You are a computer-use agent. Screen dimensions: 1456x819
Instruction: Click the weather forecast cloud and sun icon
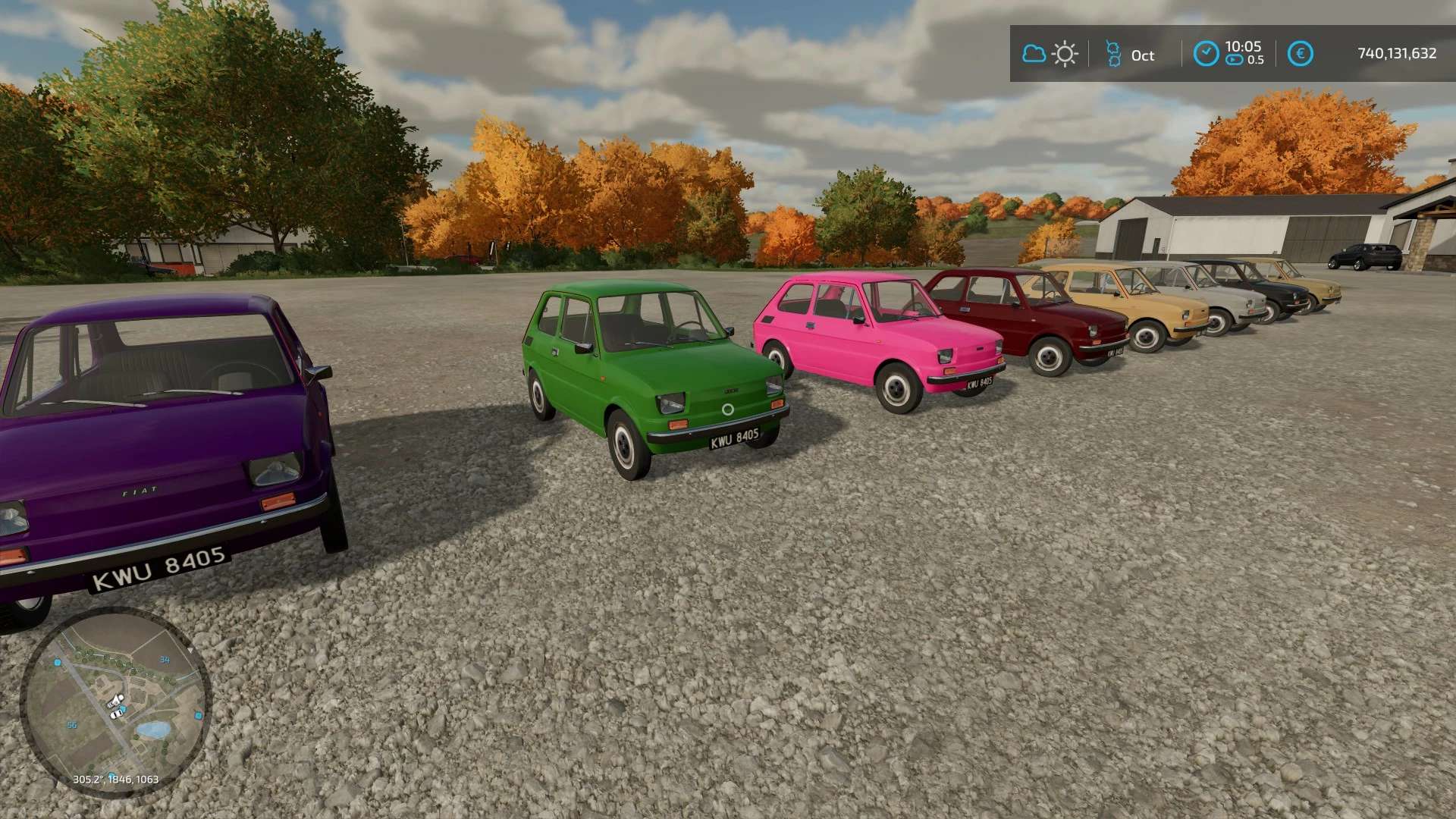click(x=1050, y=54)
